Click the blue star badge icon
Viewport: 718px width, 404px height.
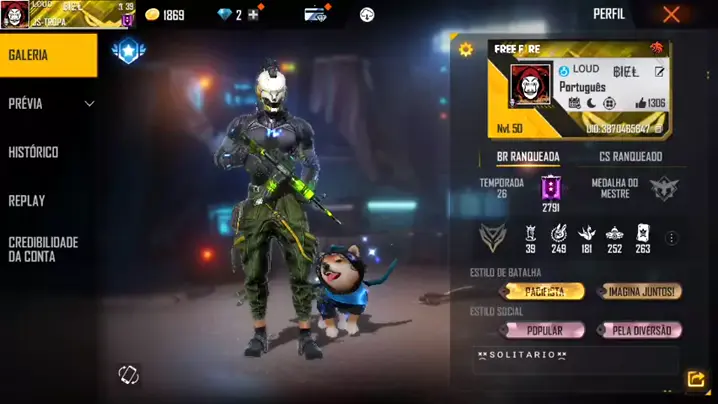click(128, 50)
